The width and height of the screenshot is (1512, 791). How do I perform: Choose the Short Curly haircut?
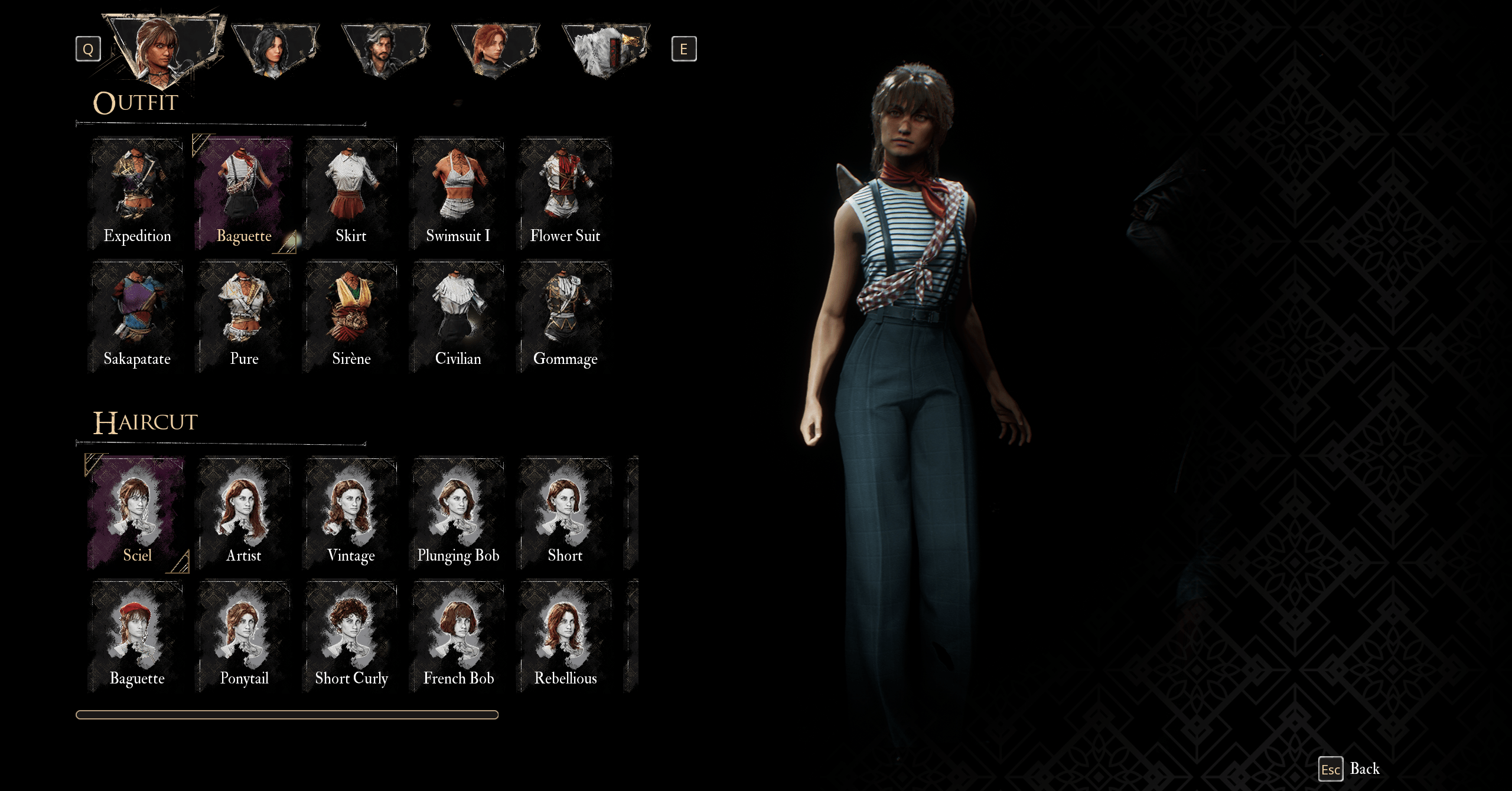click(x=351, y=636)
